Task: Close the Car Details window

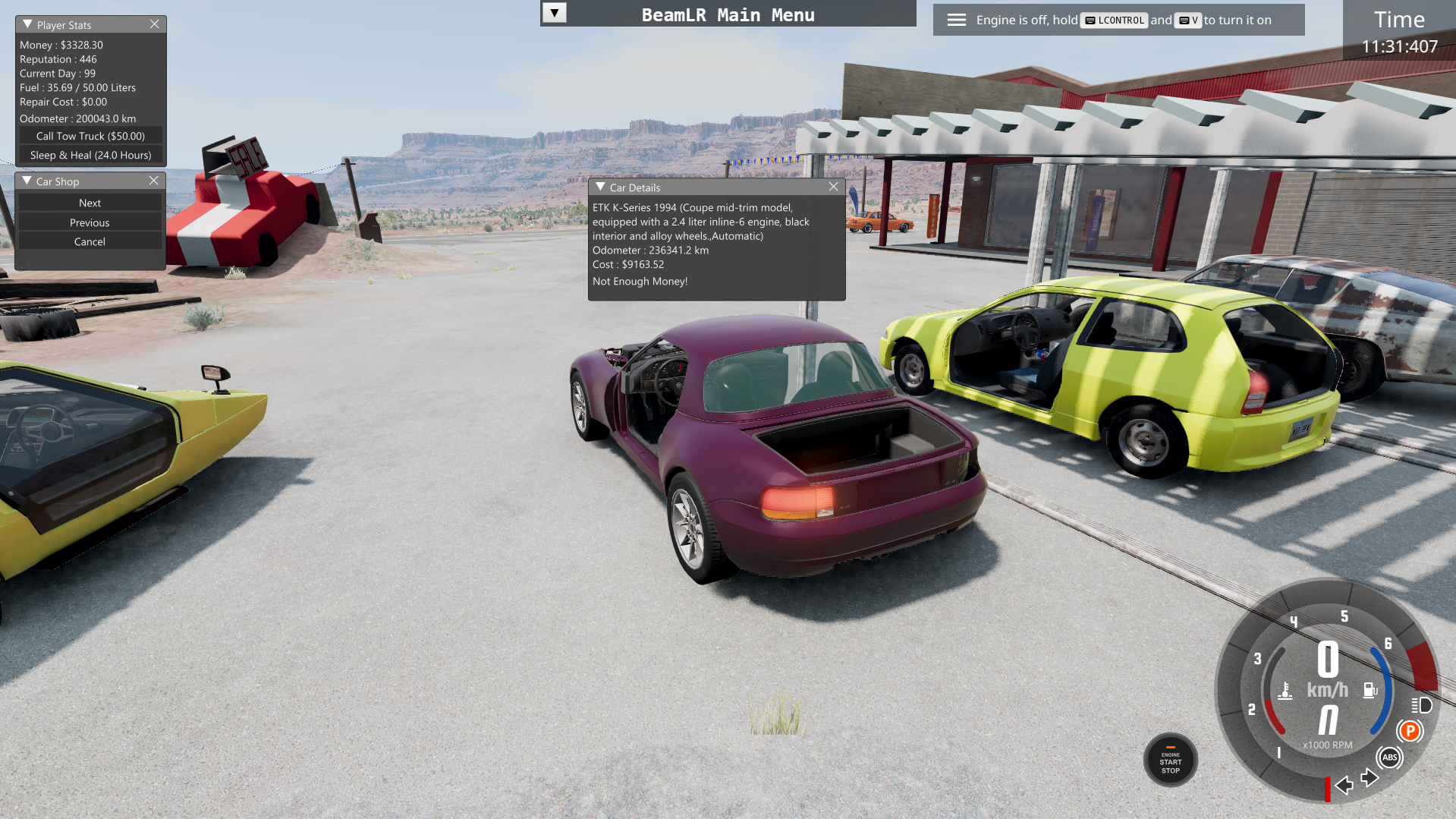Action: click(x=834, y=187)
